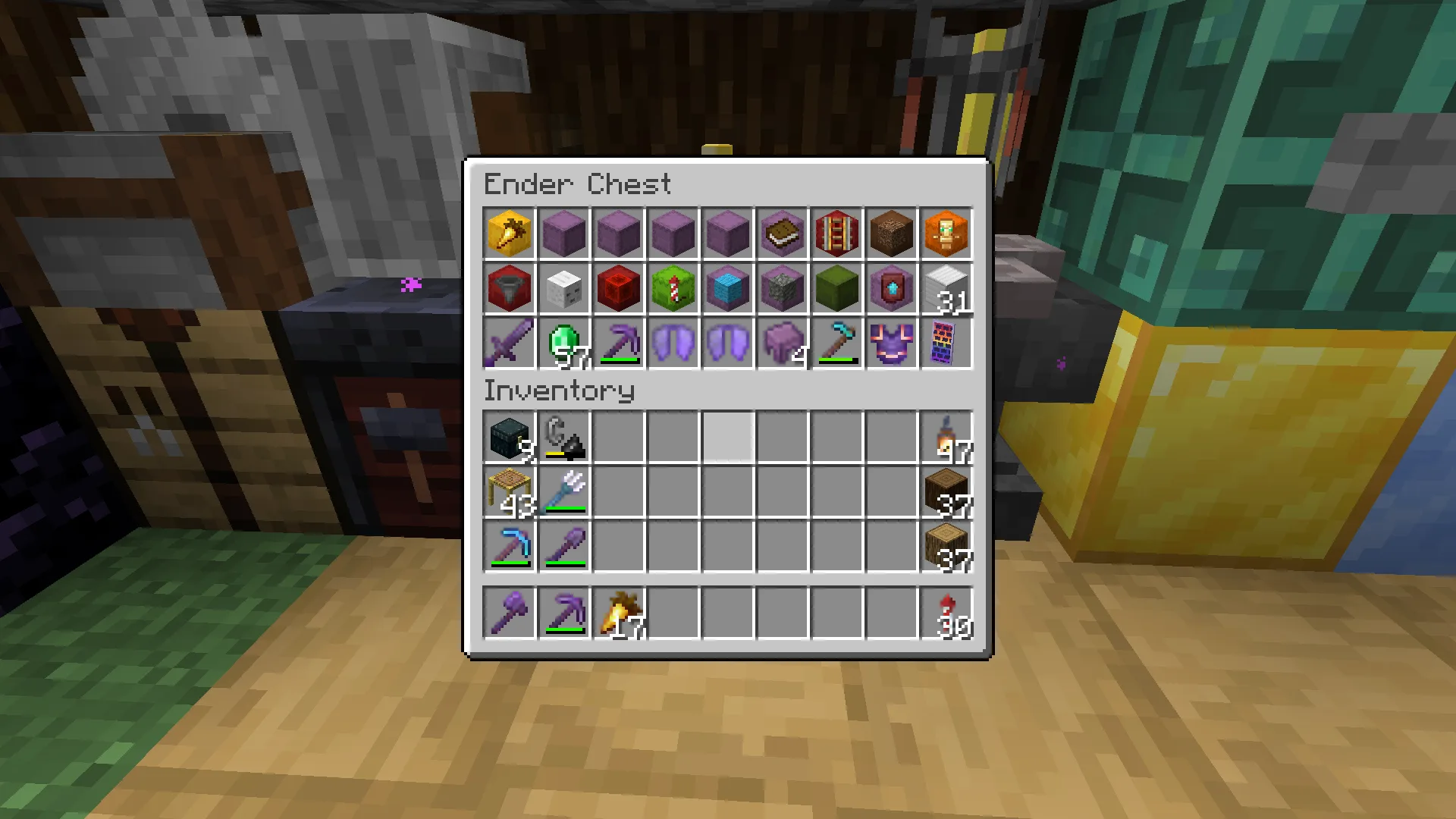Pick up the stack of 9 ender chests
The height and width of the screenshot is (819, 1456).
click(x=509, y=436)
